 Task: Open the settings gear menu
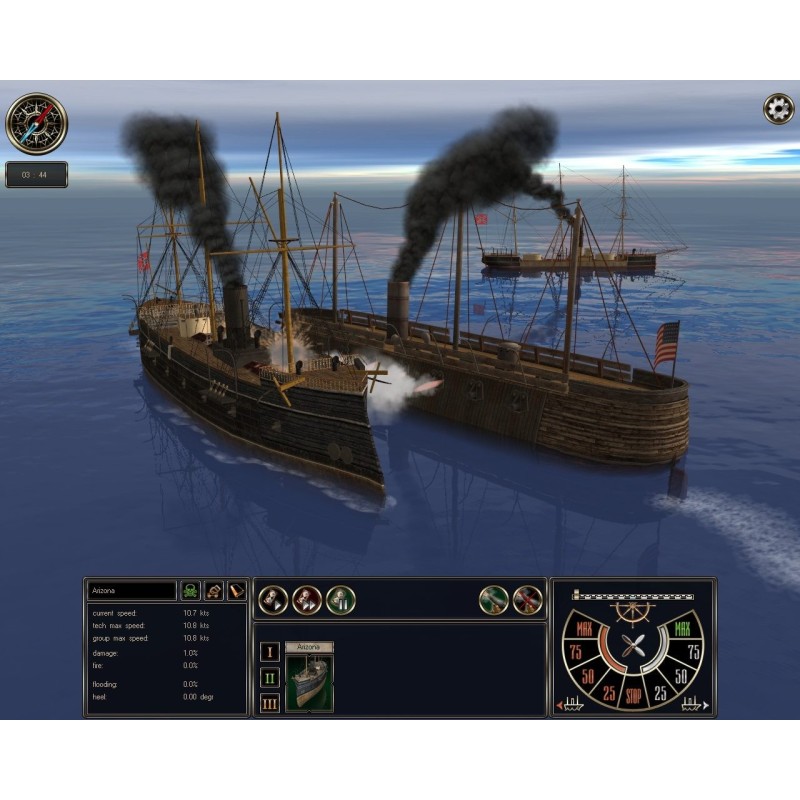(x=778, y=109)
